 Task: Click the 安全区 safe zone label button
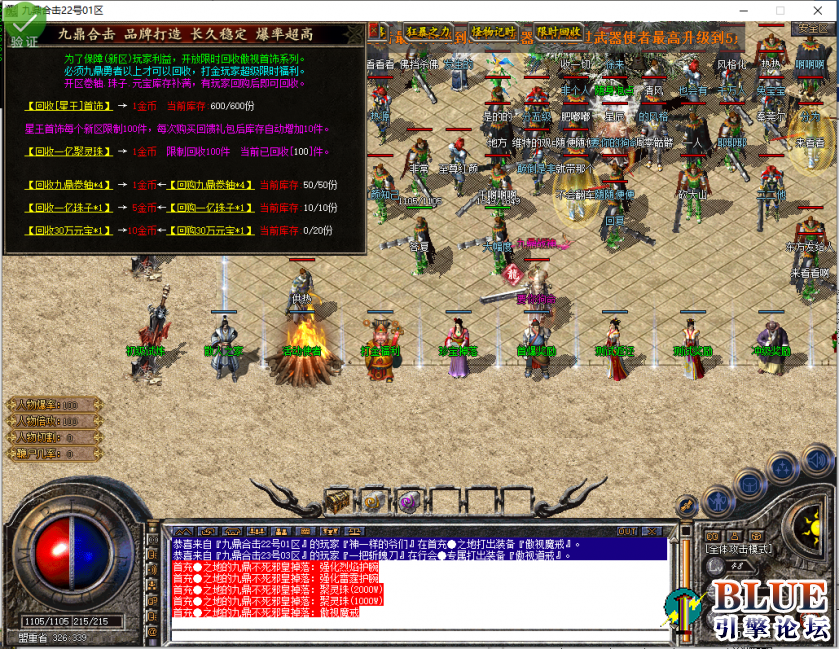tap(807, 28)
